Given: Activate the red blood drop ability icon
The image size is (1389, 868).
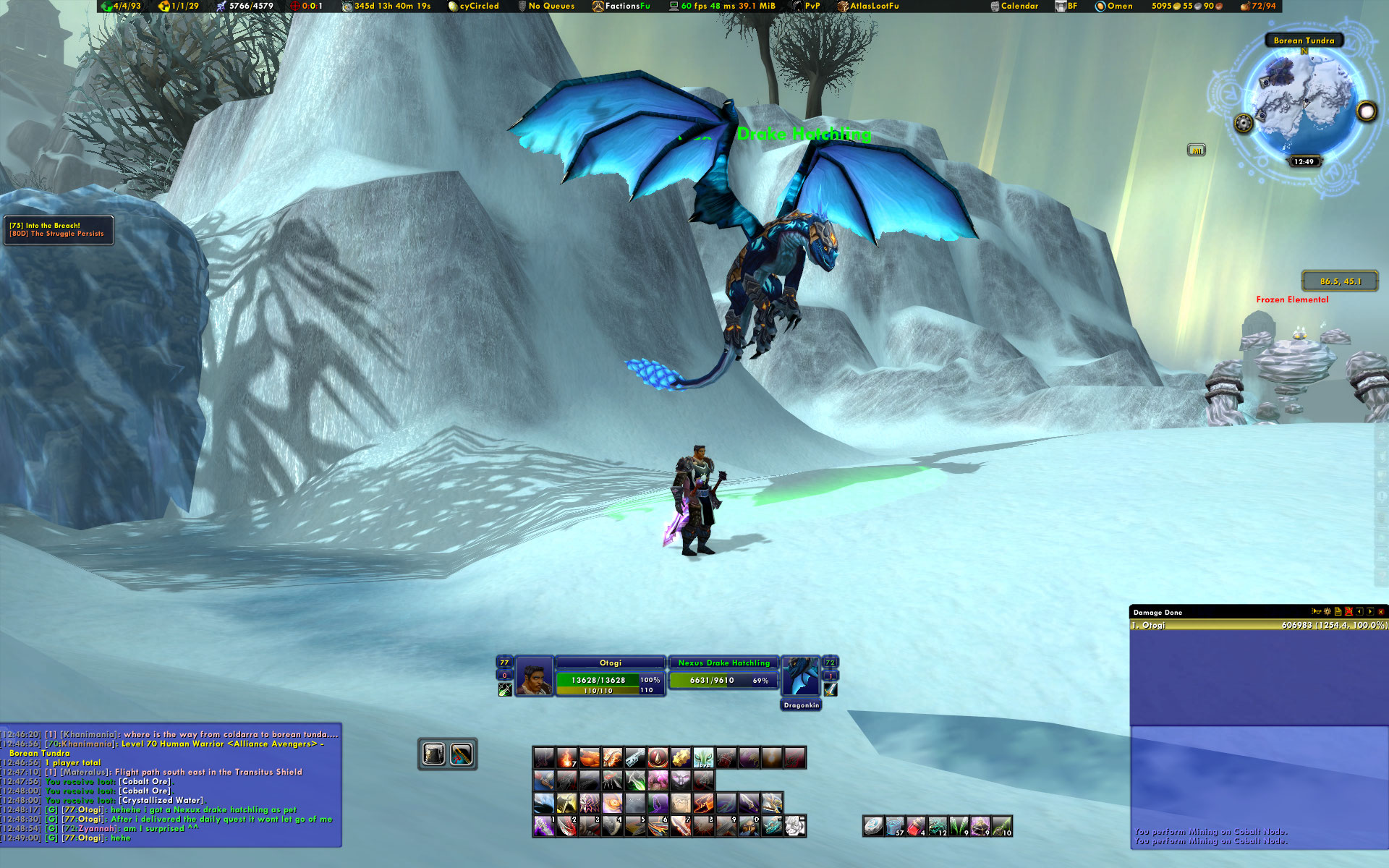Looking at the screenshot, I should pos(658,758).
